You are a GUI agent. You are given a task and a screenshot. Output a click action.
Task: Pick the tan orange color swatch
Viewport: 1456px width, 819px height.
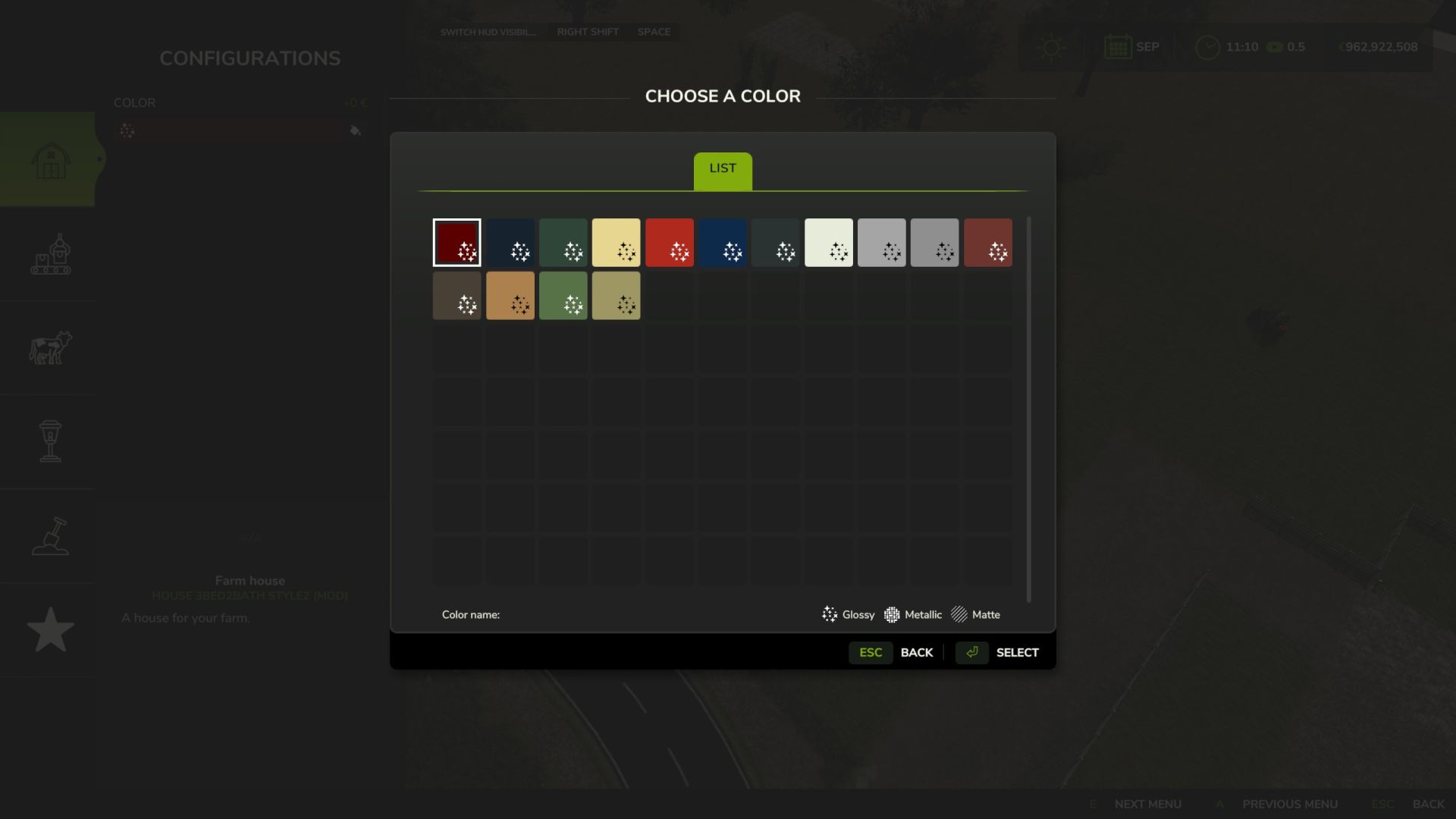pyautogui.click(x=510, y=296)
